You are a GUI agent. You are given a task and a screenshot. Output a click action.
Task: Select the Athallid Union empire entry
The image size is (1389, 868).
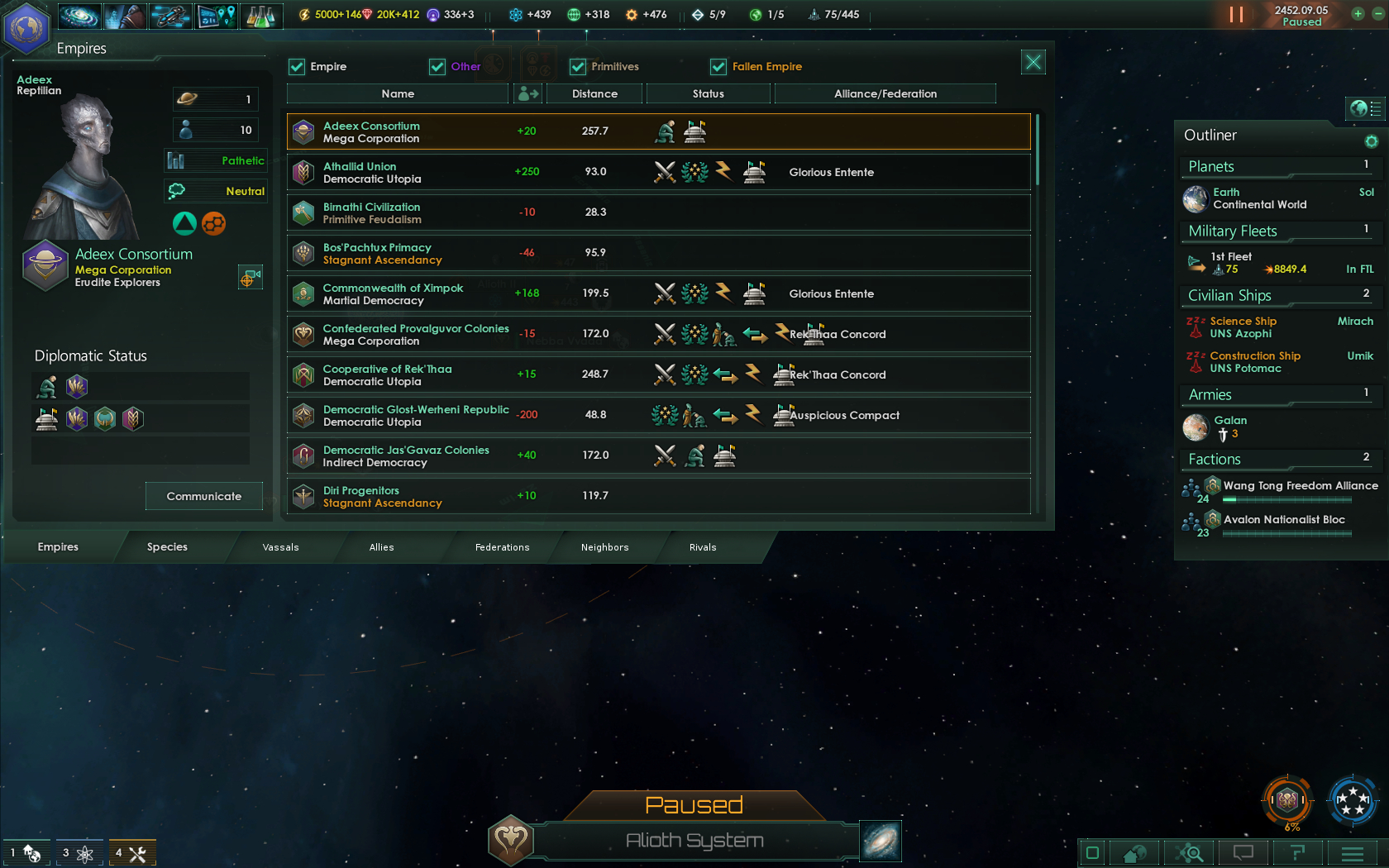[658, 172]
